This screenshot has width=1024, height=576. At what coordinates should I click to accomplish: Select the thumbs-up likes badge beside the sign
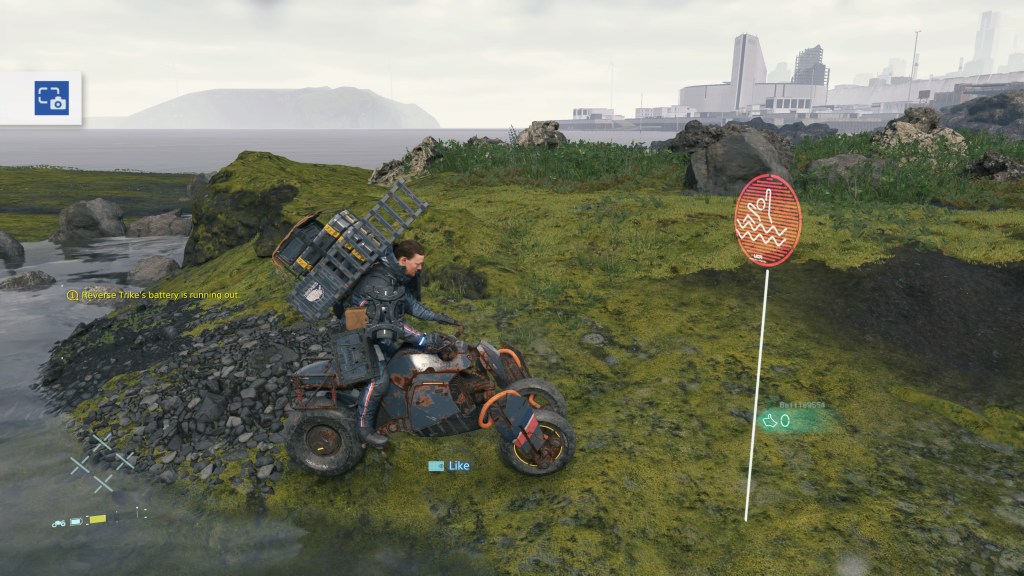coord(777,421)
